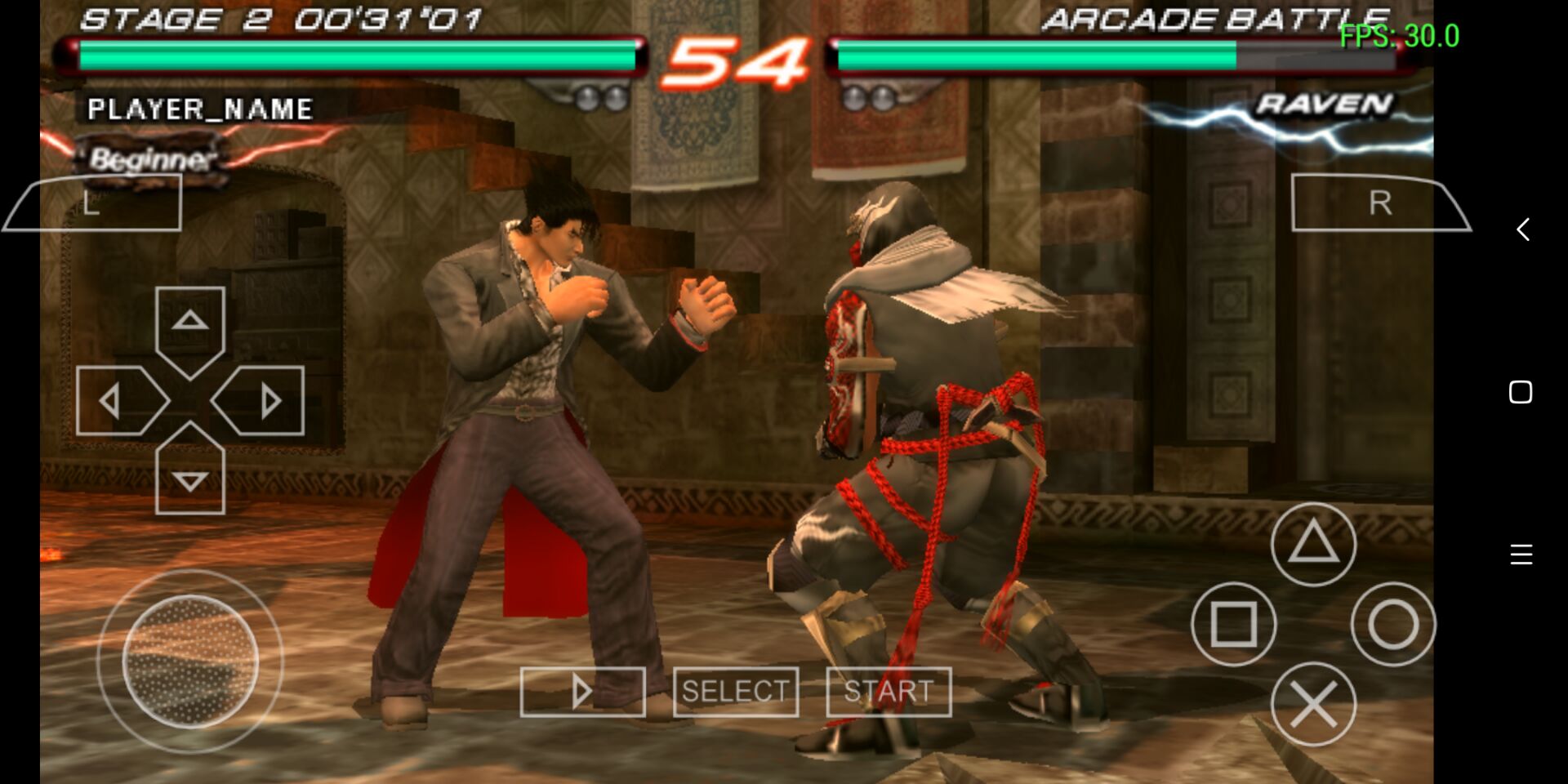The height and width of the screenshot is (784, 1568).
Task: Tap the SELECT button
Action: point(735,692)
